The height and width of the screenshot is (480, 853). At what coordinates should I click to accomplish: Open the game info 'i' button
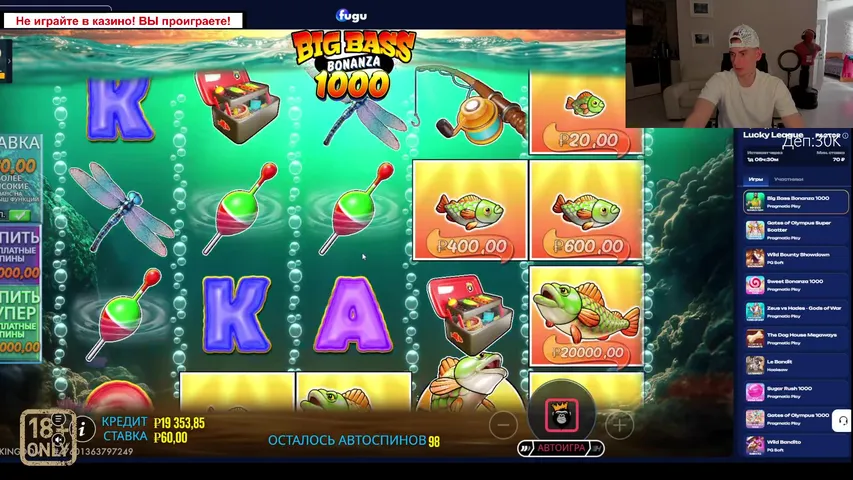(85, 429)
